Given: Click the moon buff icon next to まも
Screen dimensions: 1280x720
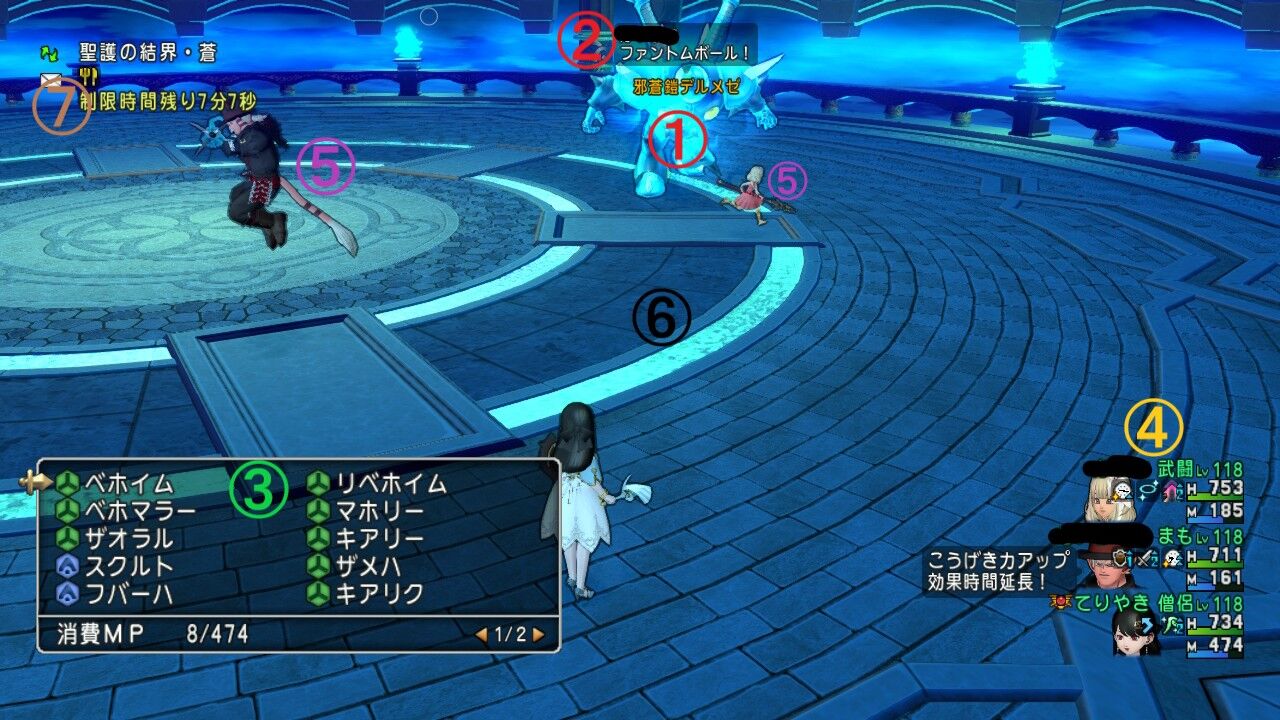Looking at the screenshot, I should pyautogui.click(x=1172, y=558).
